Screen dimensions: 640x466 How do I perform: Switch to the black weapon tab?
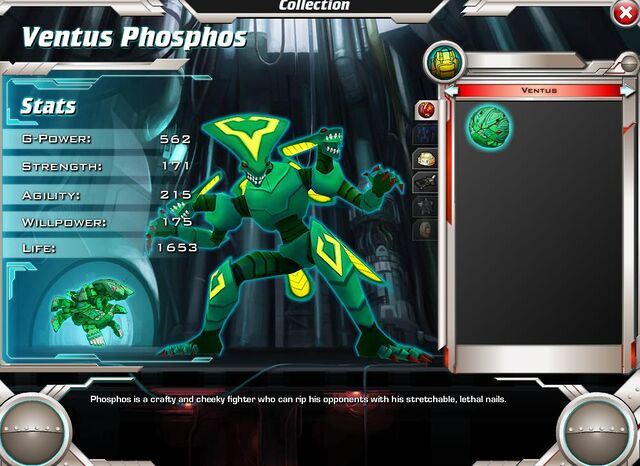424,182
